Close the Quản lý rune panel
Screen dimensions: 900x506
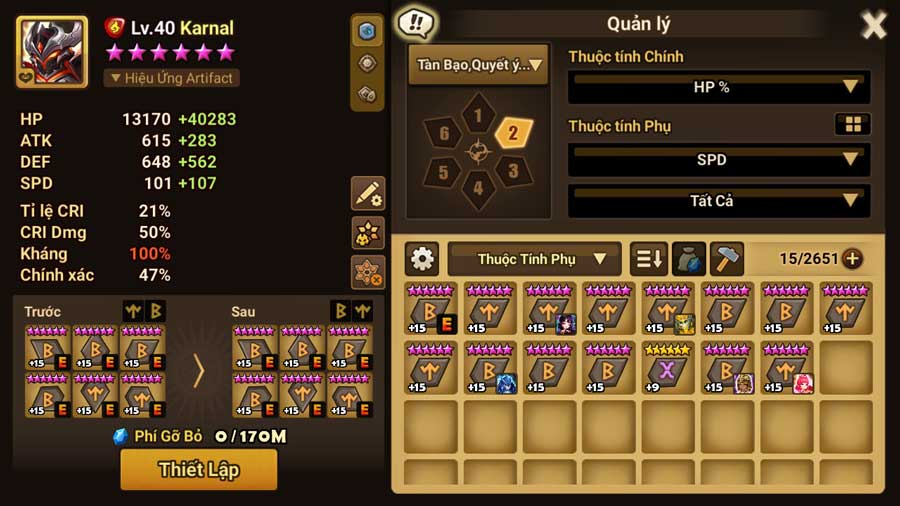(873, 25)
